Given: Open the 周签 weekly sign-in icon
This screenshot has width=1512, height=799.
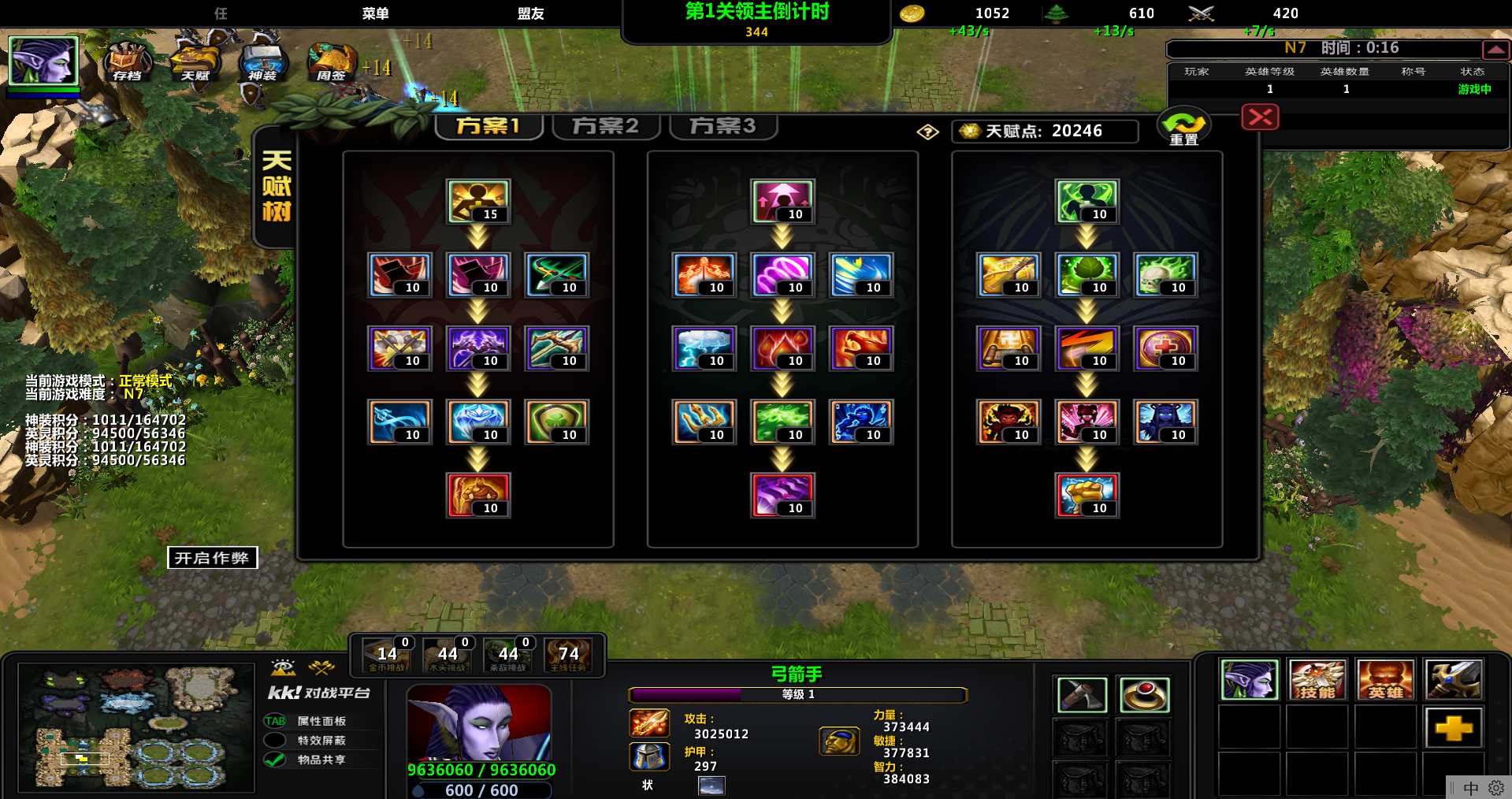Looking at the screenshot, I should [331, 61].
